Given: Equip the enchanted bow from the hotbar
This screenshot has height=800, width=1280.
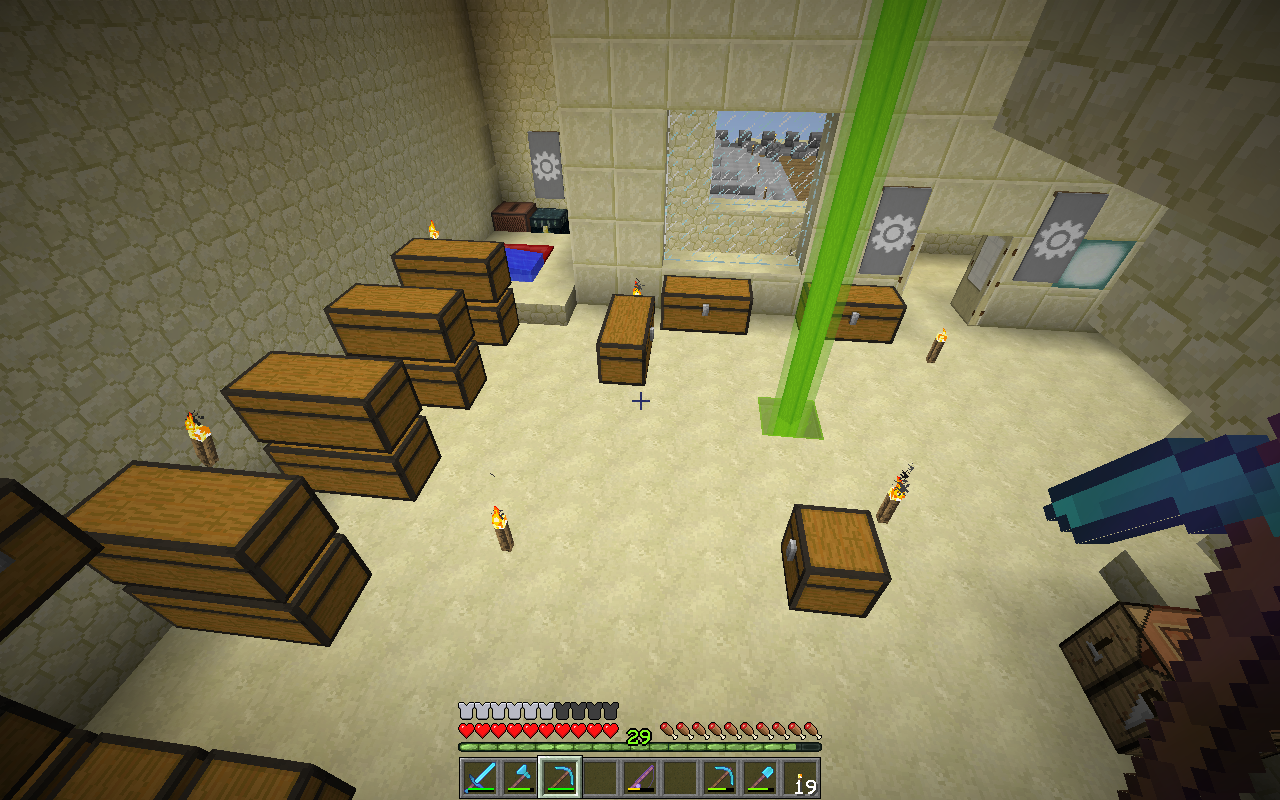Looking at the screenshot, I should click(640, 777).
